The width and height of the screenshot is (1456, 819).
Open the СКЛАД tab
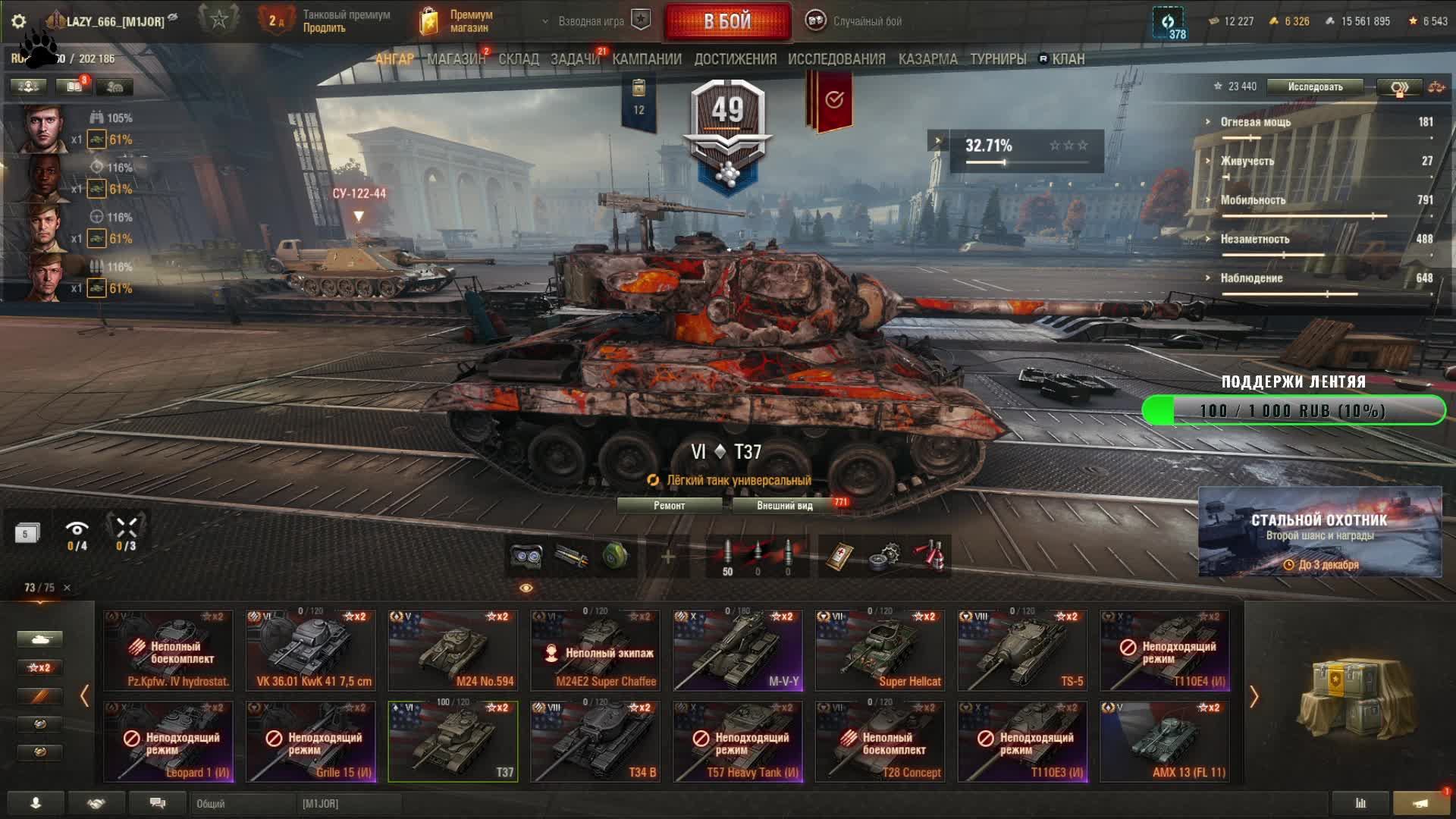(x=519, y=59)
